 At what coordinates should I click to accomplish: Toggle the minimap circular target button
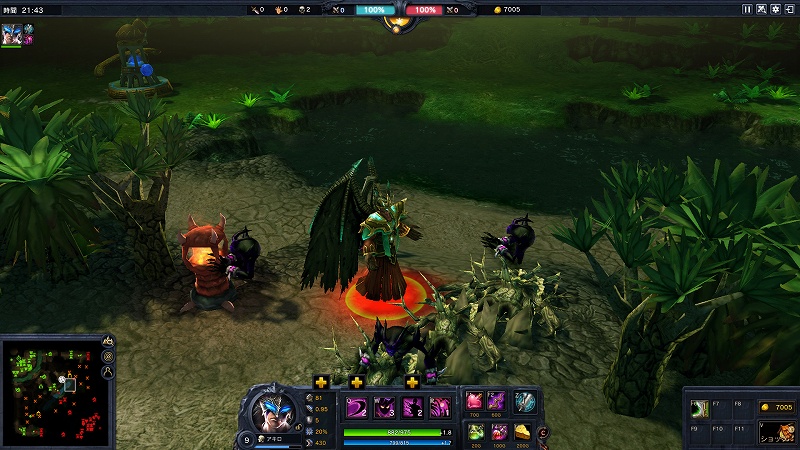pyautogui.click(x=108, y=357)
